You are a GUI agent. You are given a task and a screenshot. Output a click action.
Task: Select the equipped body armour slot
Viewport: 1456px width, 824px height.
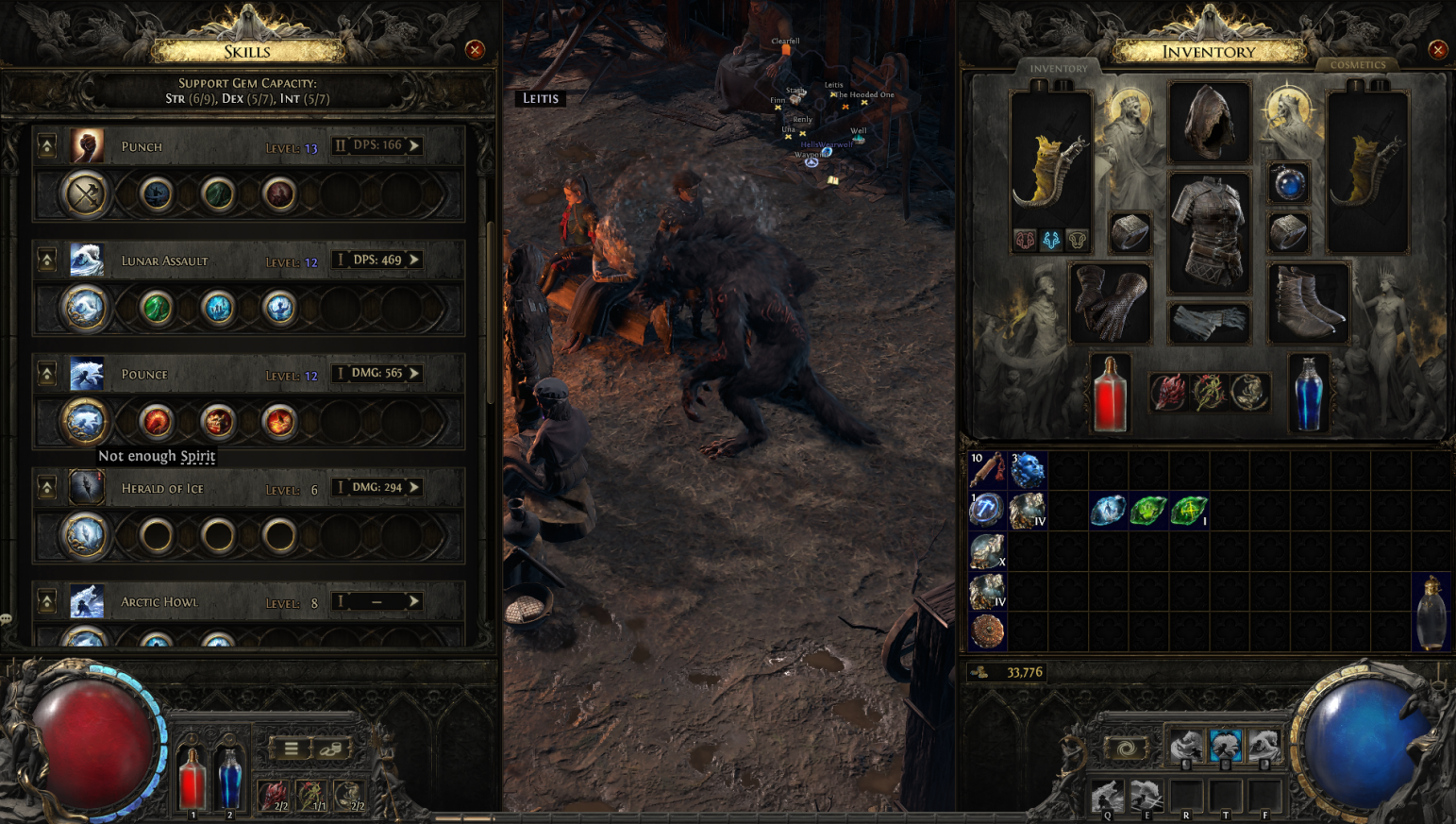click(1209, 232)
